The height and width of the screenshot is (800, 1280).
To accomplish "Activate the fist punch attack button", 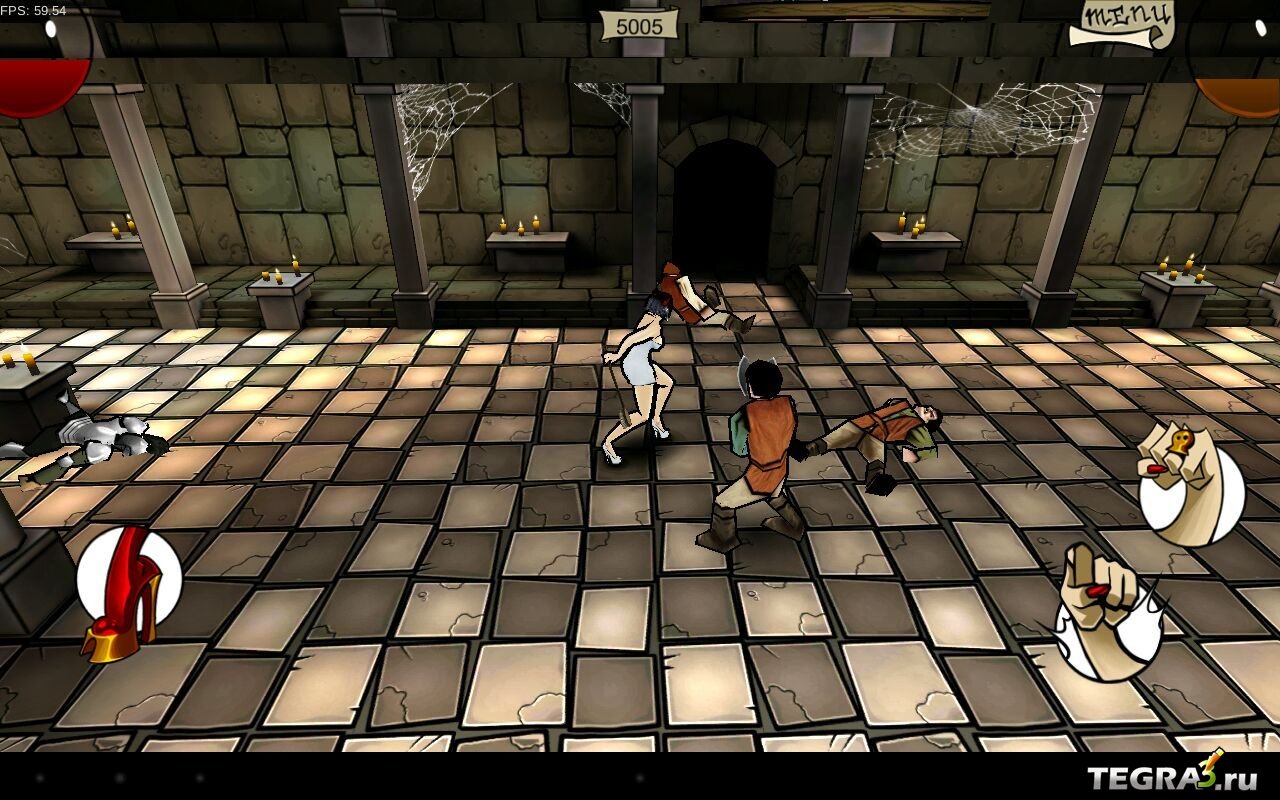I will coord(1107,610).
